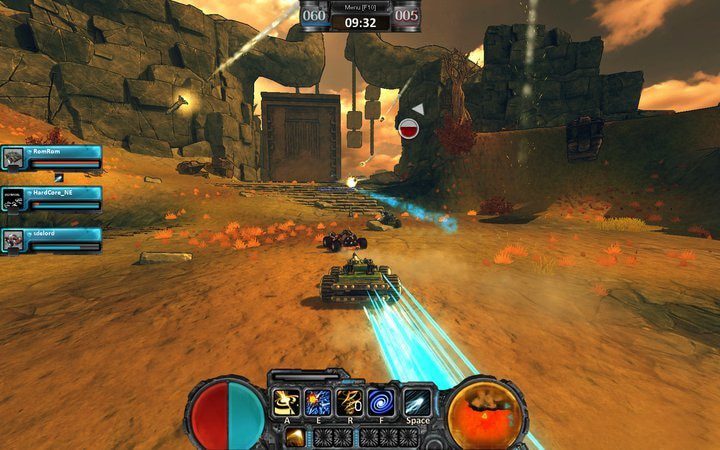Click the orange circular minimap
This screenshot has width=720, height=450.
click(486, 412)
